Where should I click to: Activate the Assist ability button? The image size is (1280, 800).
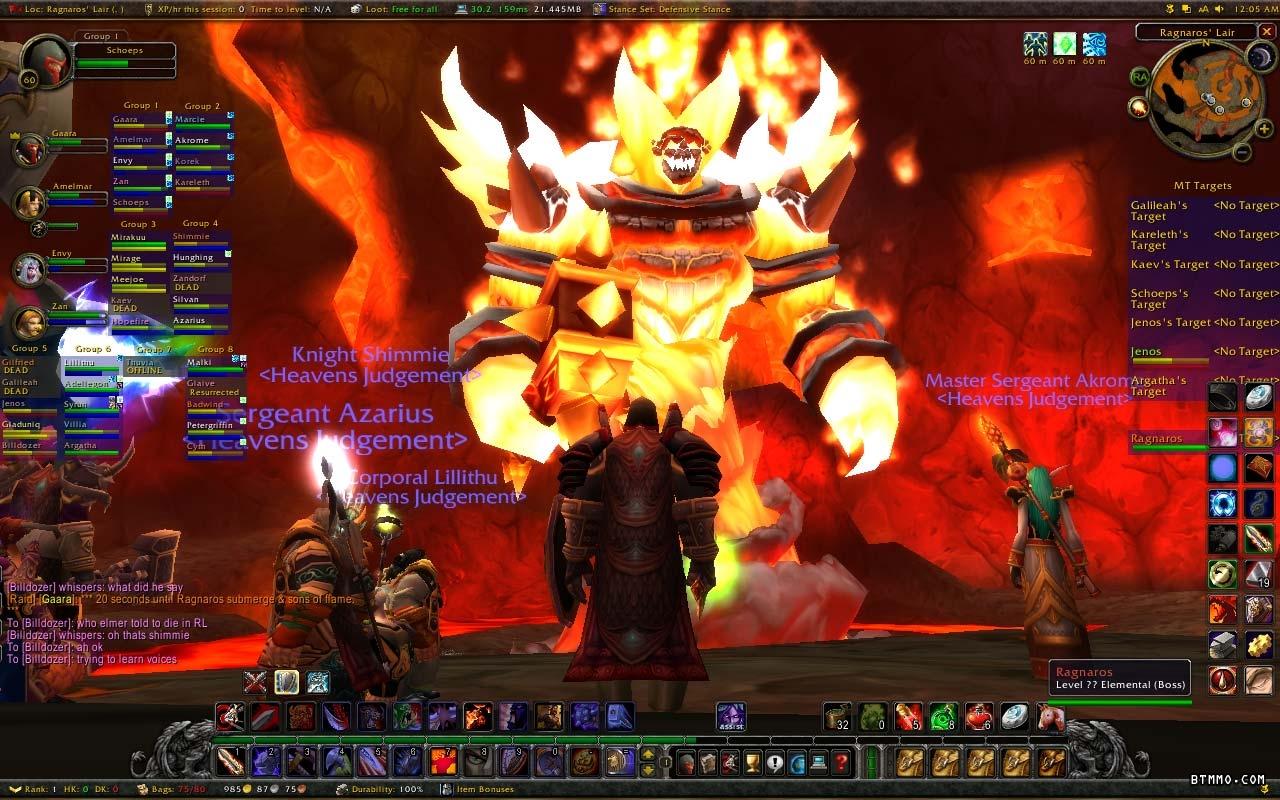tap(730, 716)
